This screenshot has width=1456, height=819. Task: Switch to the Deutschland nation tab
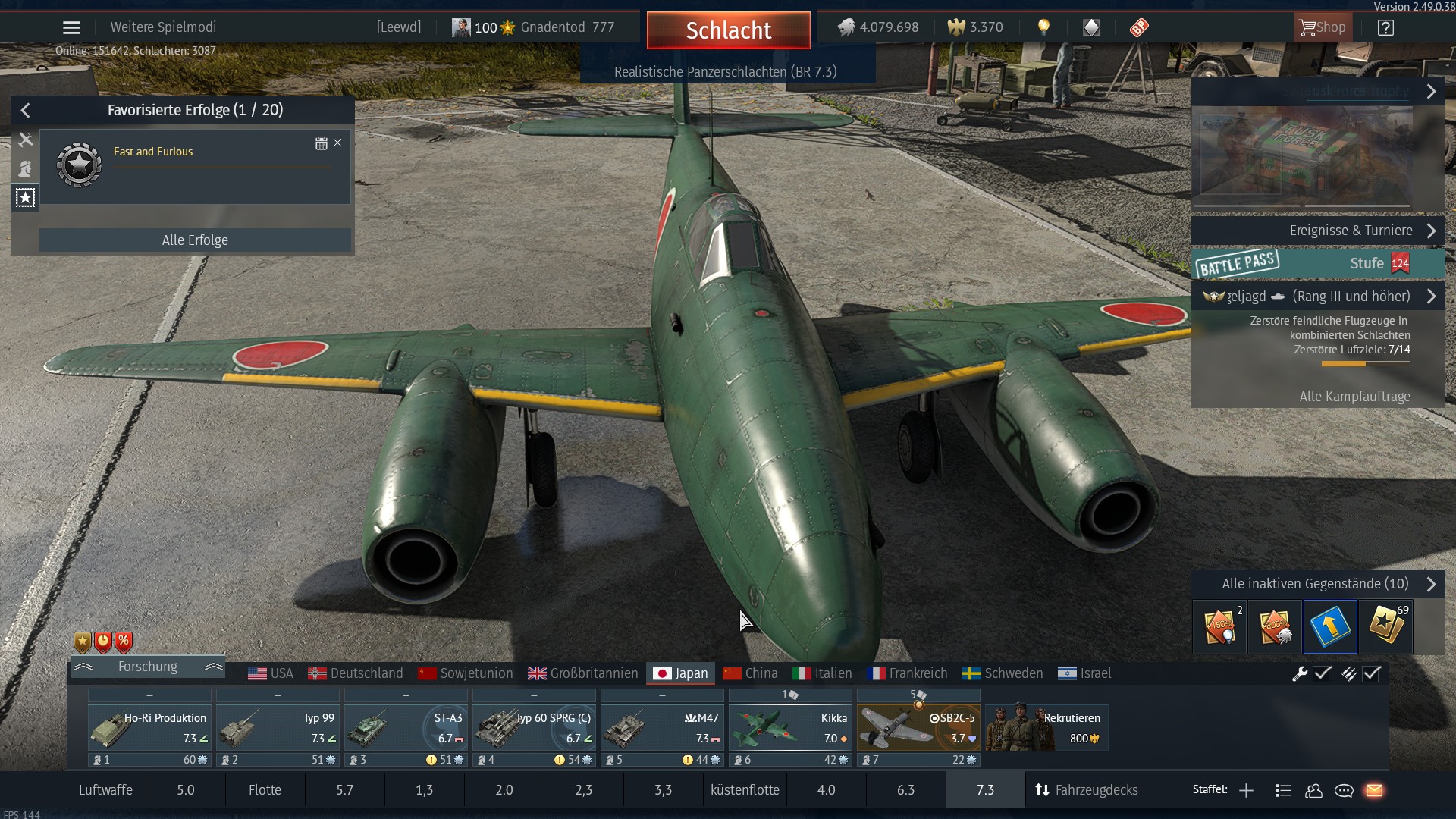pyautogui.click(x=356, y=673)
